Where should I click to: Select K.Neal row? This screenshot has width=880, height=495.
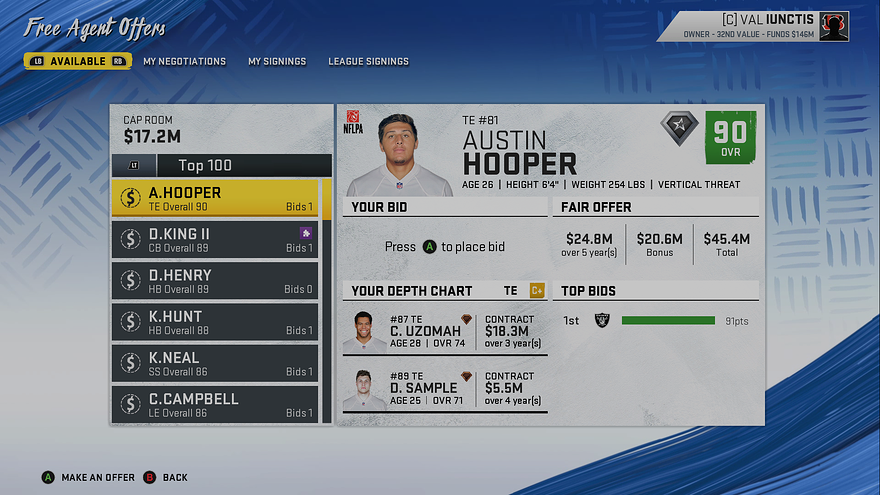[215, 362]
